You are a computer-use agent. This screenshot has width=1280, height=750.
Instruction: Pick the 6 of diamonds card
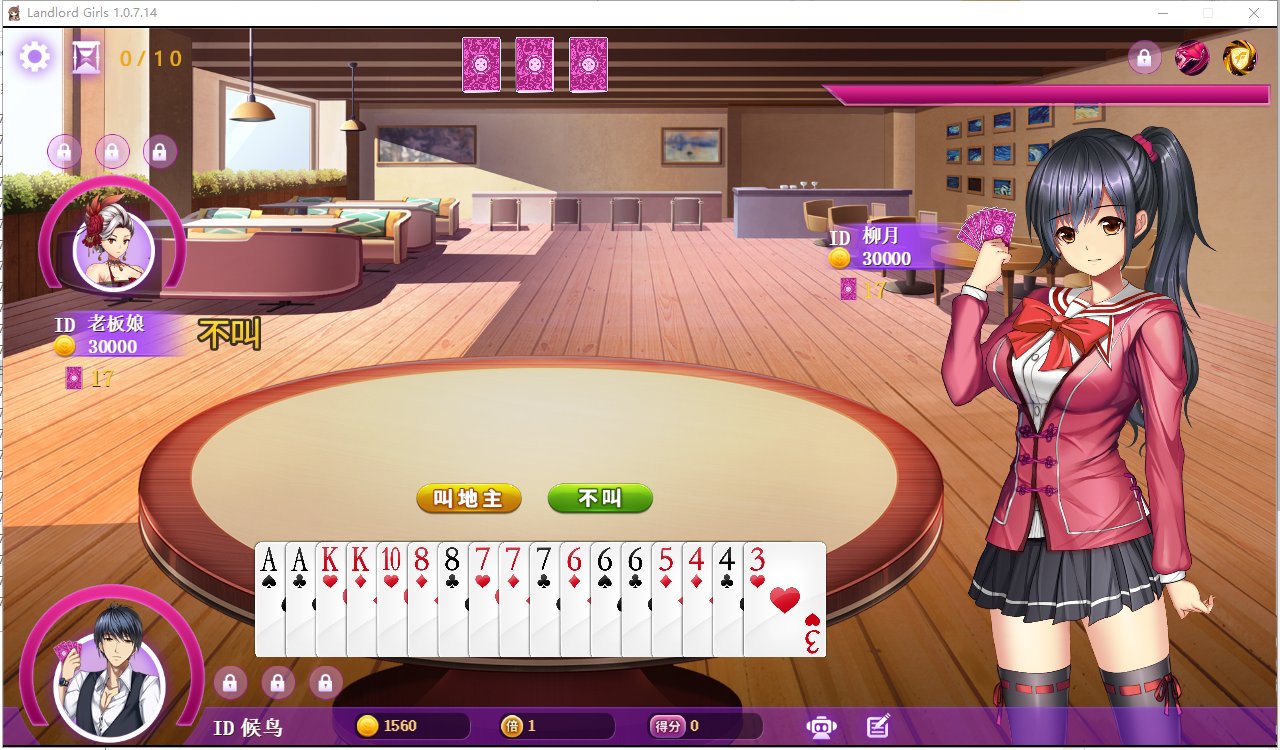[x=574, y=600]
